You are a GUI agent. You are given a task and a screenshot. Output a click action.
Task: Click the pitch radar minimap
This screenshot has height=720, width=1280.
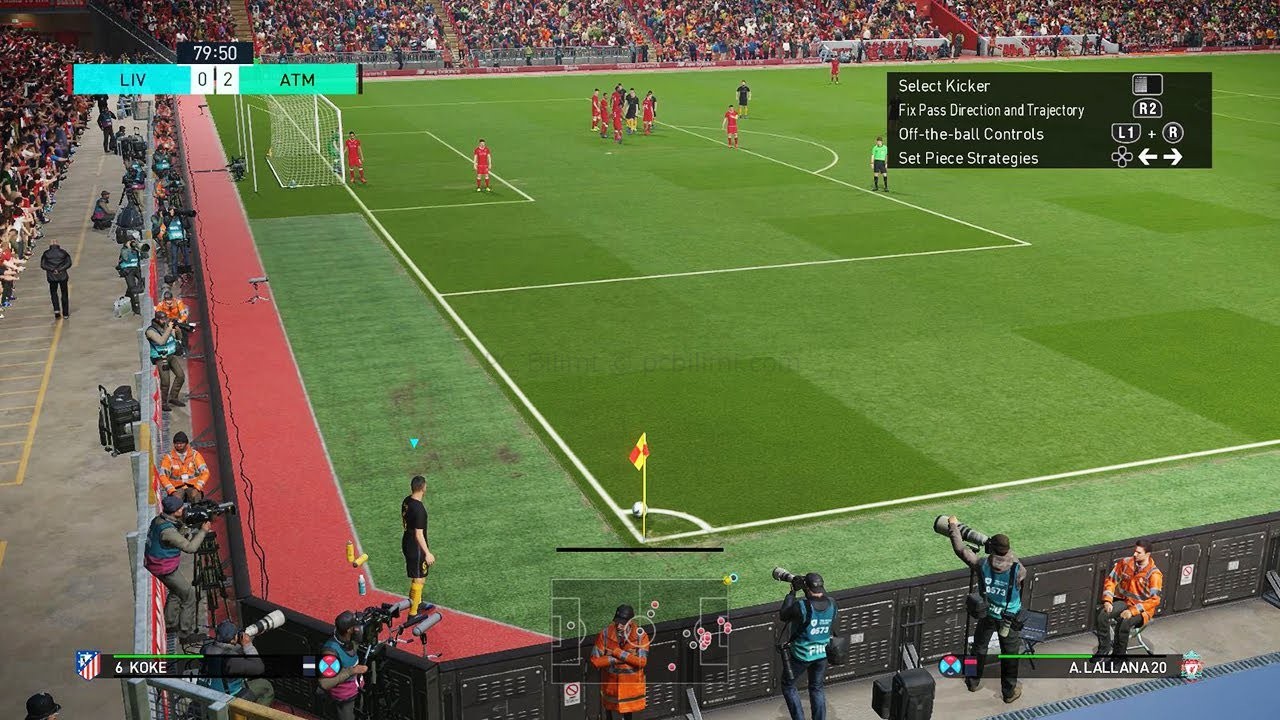pyautogui.click(x=640, y=630)
